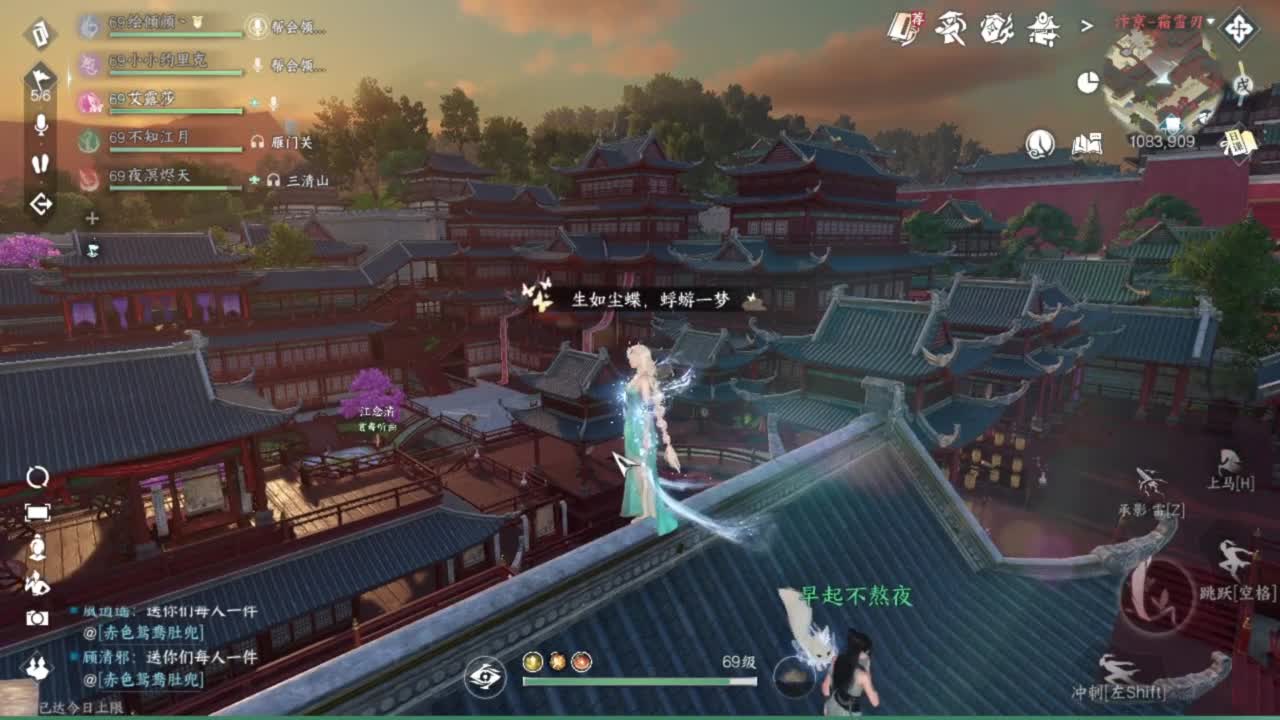The width and height of the screenshot is (1280, 720).
Task: Open the guild building icon at top right
Action: (1042, 30)
